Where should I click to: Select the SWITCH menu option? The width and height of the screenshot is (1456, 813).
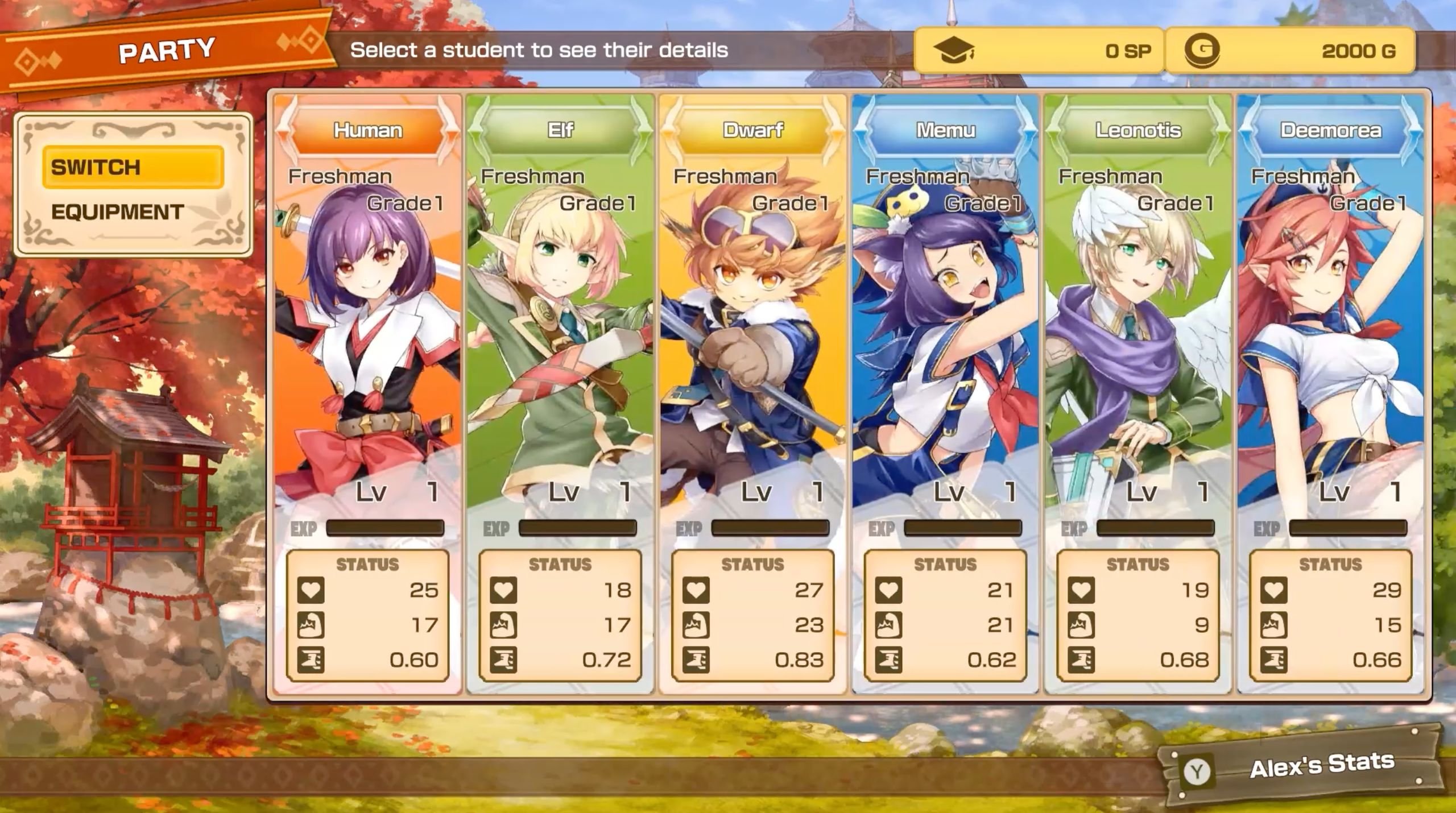tap(133, 167)
